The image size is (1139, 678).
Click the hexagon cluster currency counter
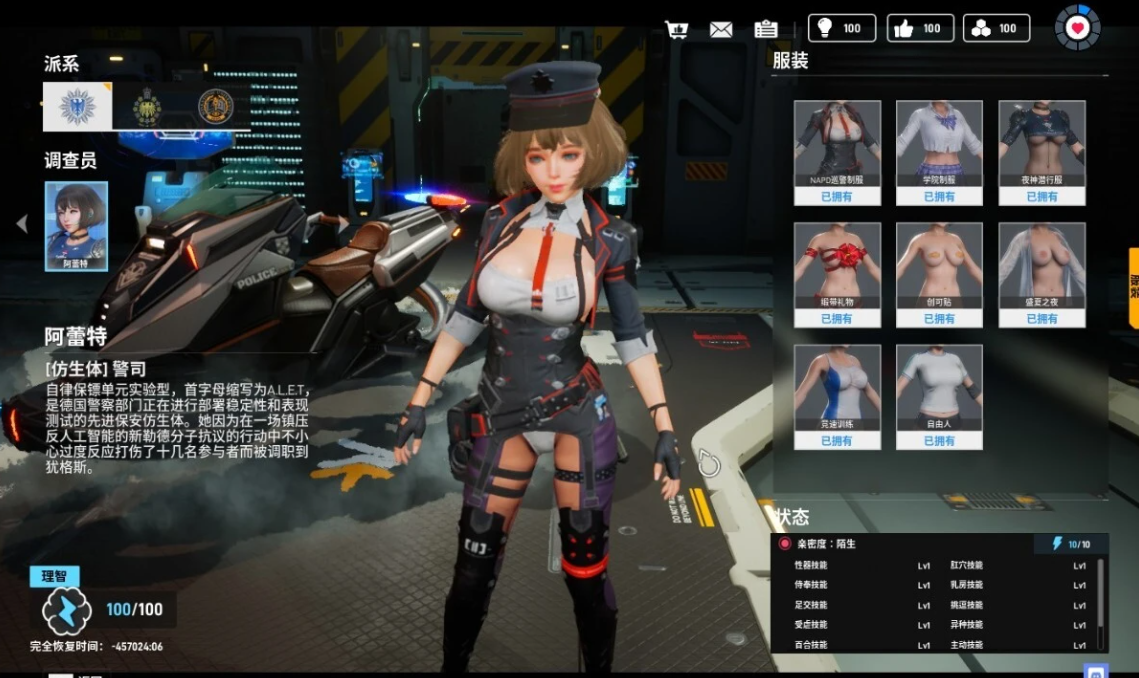(996, 28)
